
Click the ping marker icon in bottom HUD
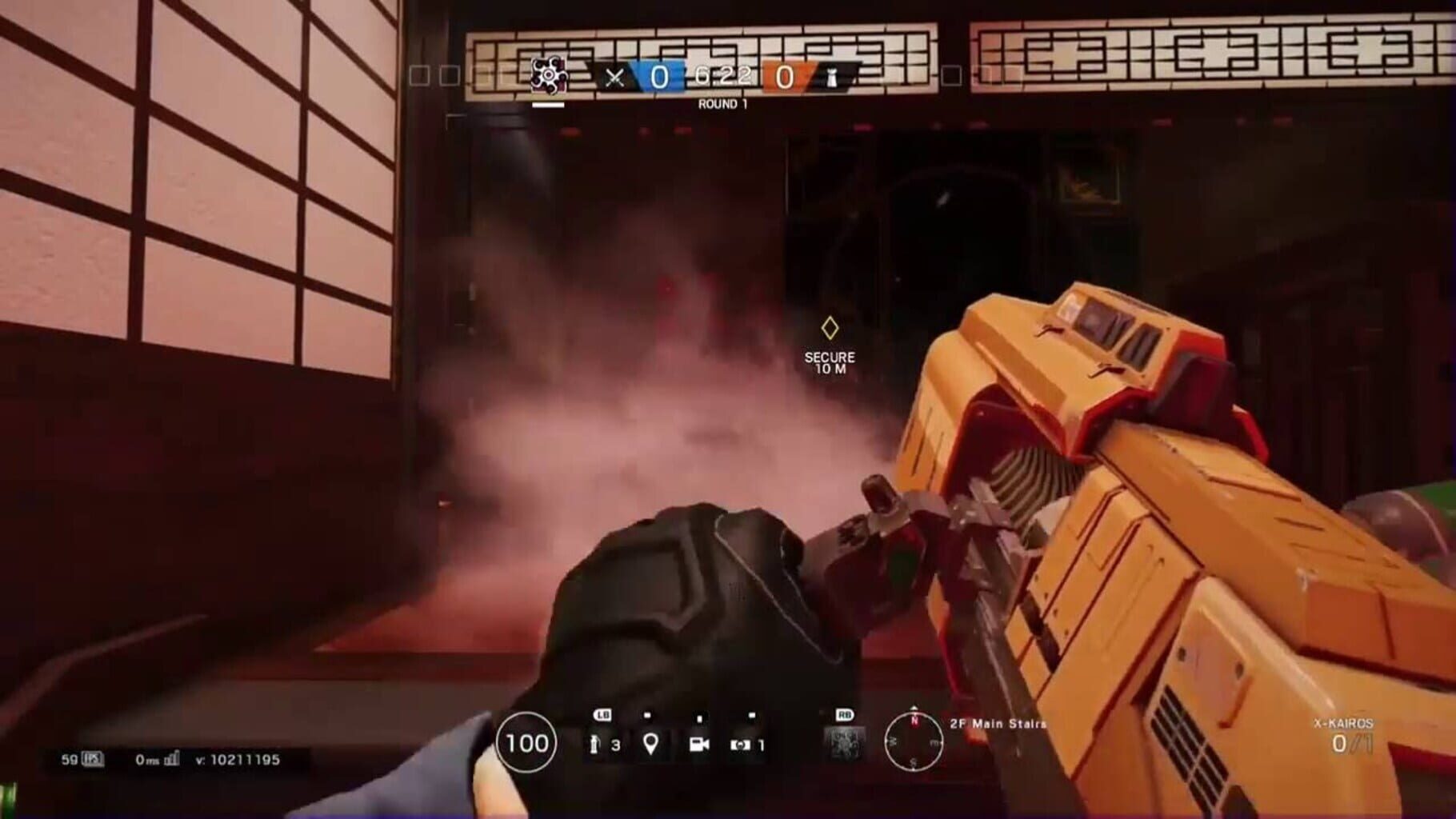650,744
